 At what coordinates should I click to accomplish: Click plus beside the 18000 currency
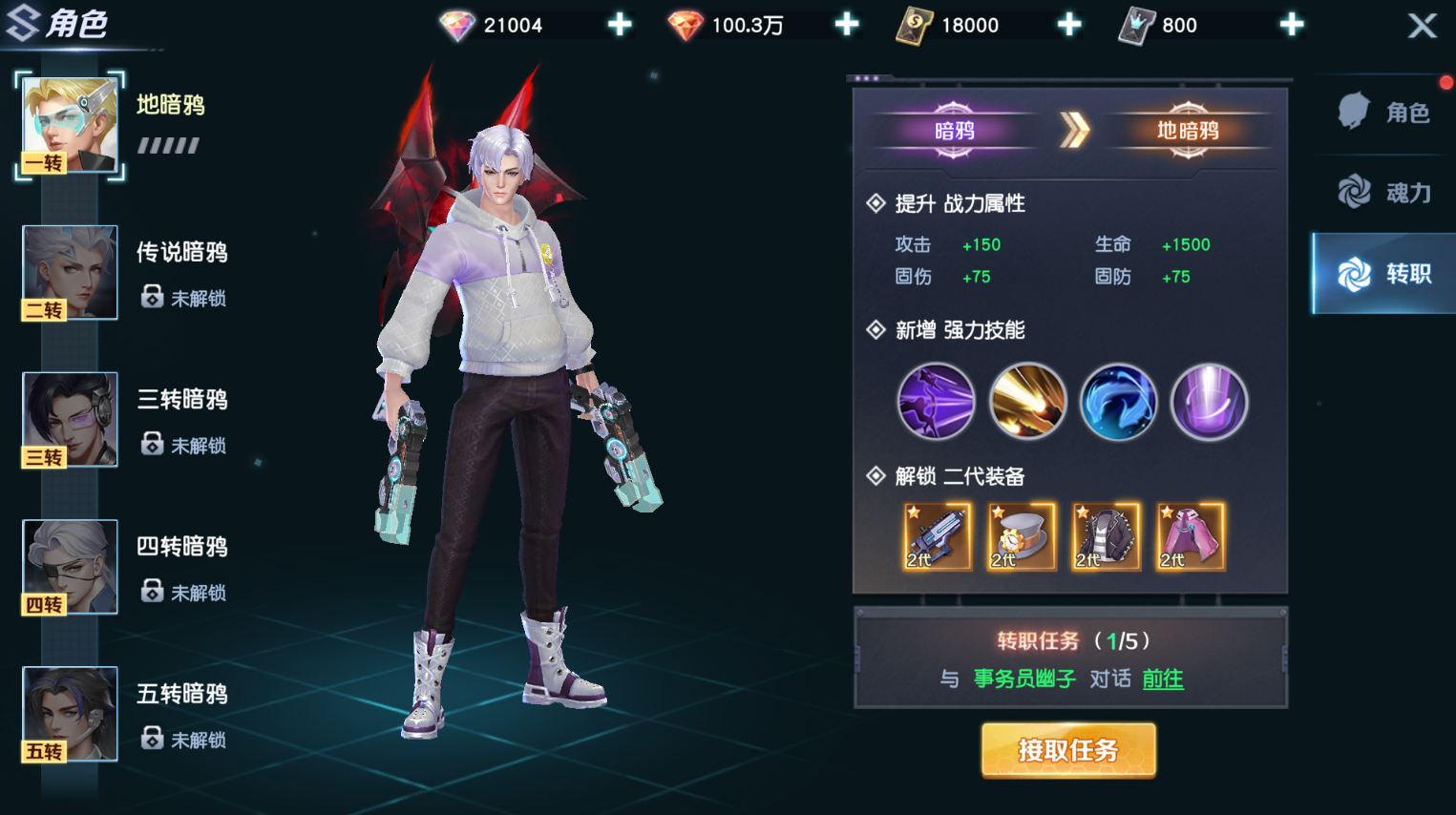[1069, 25]
